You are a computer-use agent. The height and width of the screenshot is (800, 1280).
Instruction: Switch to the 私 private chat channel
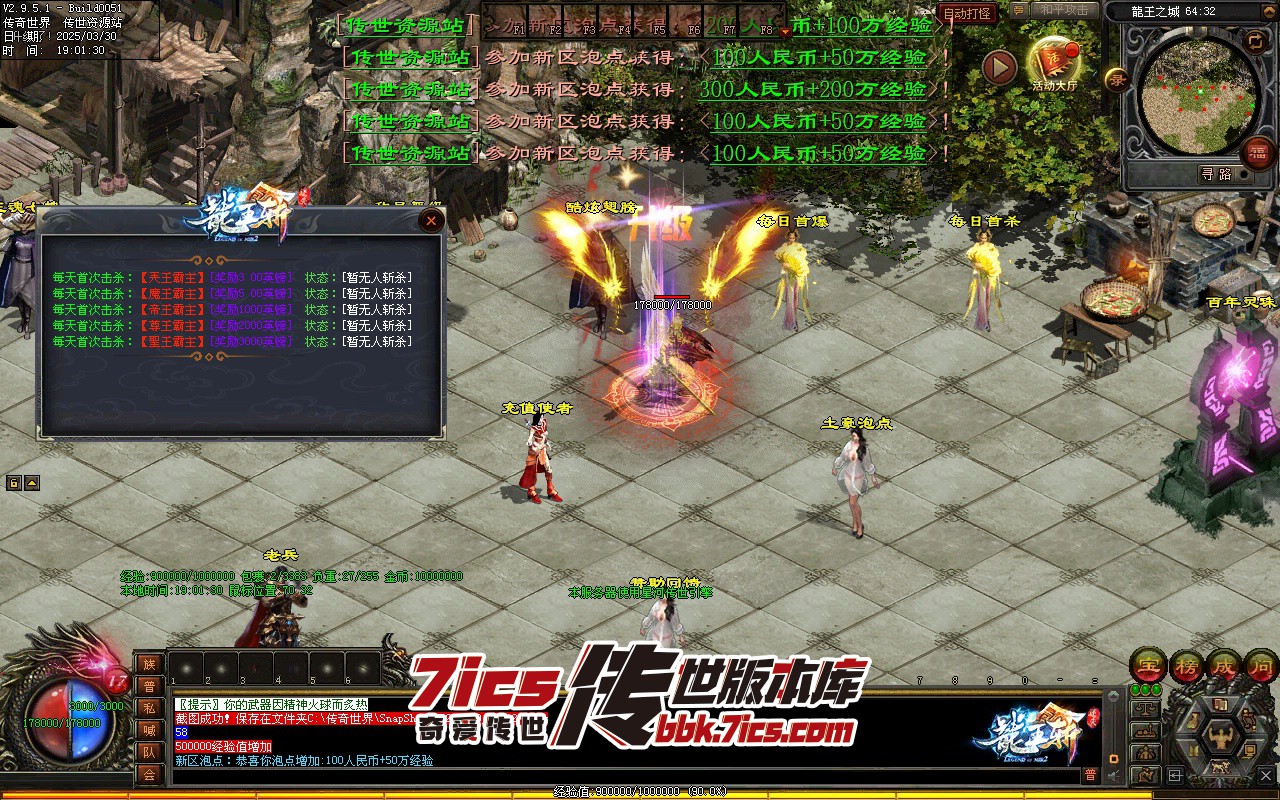pos(149,708)
